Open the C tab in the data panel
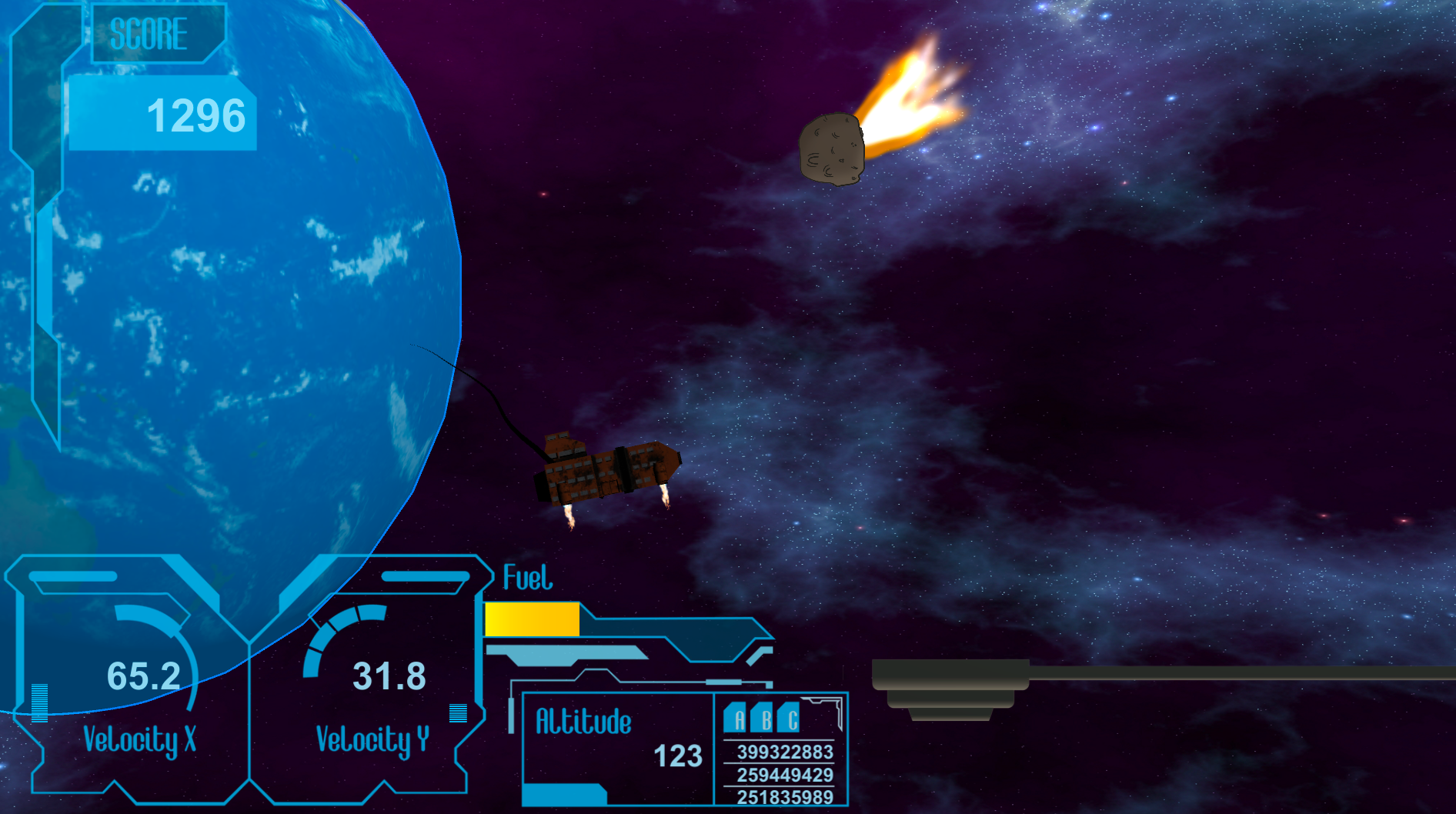The height and width of the screenshot is (814, 1456). [x=790, y=719]
